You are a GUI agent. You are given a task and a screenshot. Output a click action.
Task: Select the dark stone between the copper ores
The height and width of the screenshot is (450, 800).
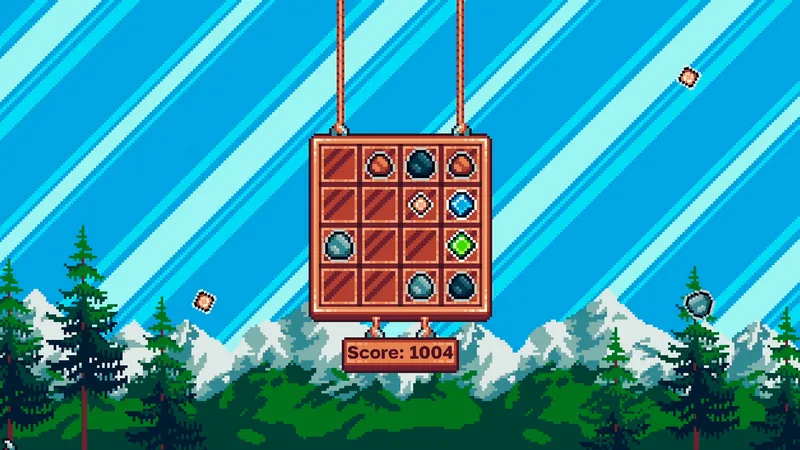coord(420,163)
